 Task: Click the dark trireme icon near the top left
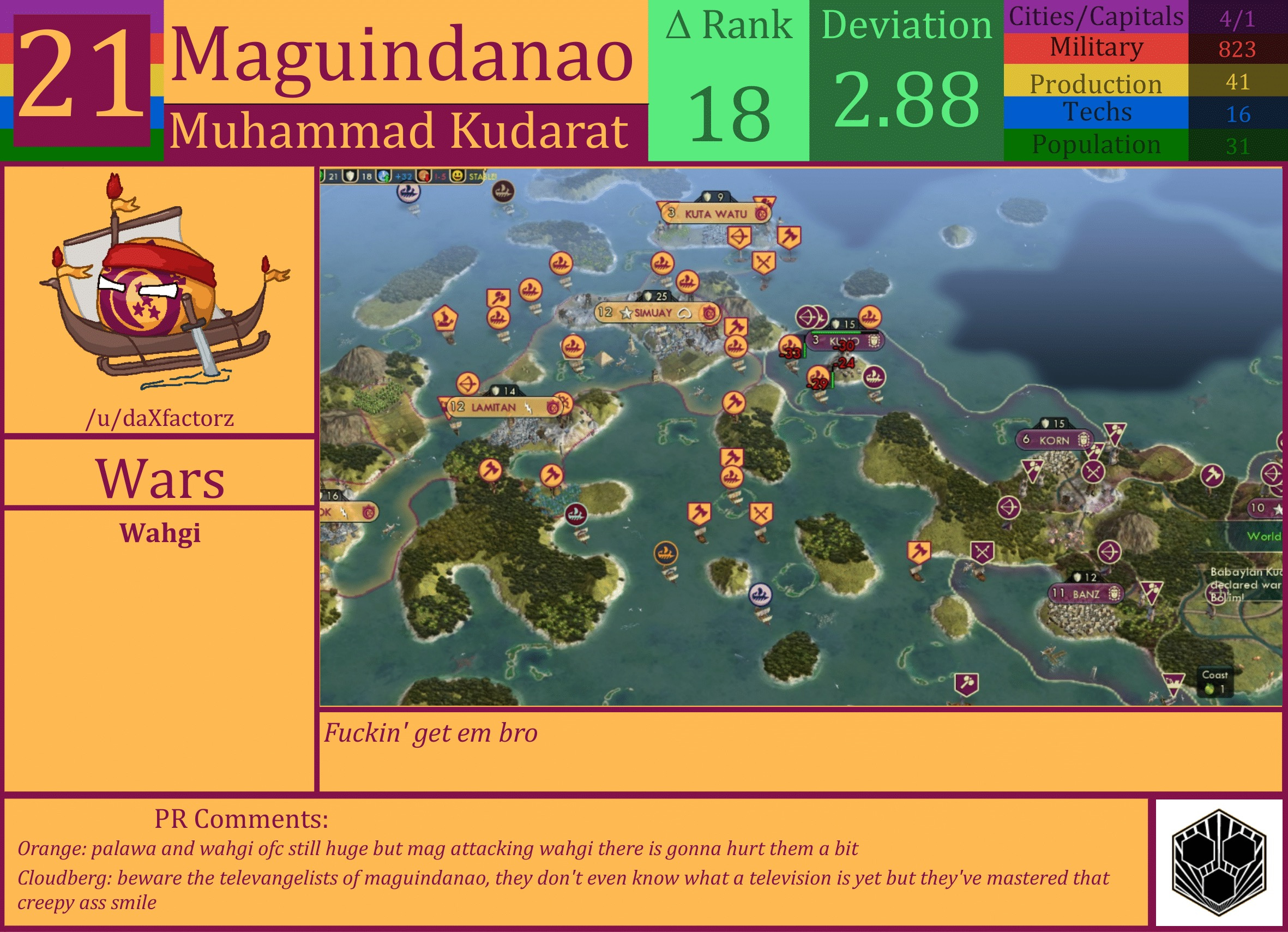pyautogui.click(x=504, y=190)
